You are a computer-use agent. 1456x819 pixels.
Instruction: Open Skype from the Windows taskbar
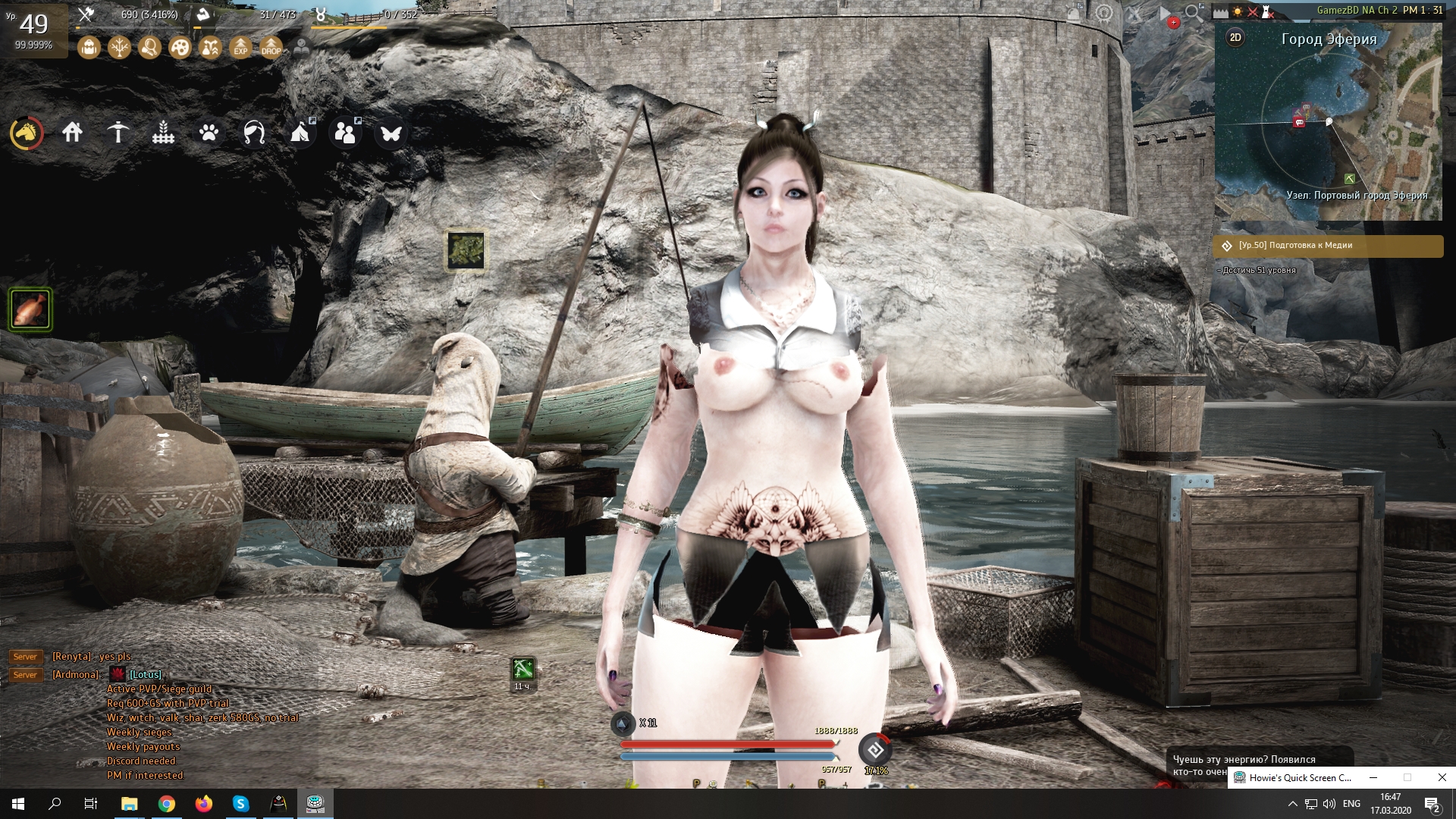pyautogui.click(x=241, y=804)
